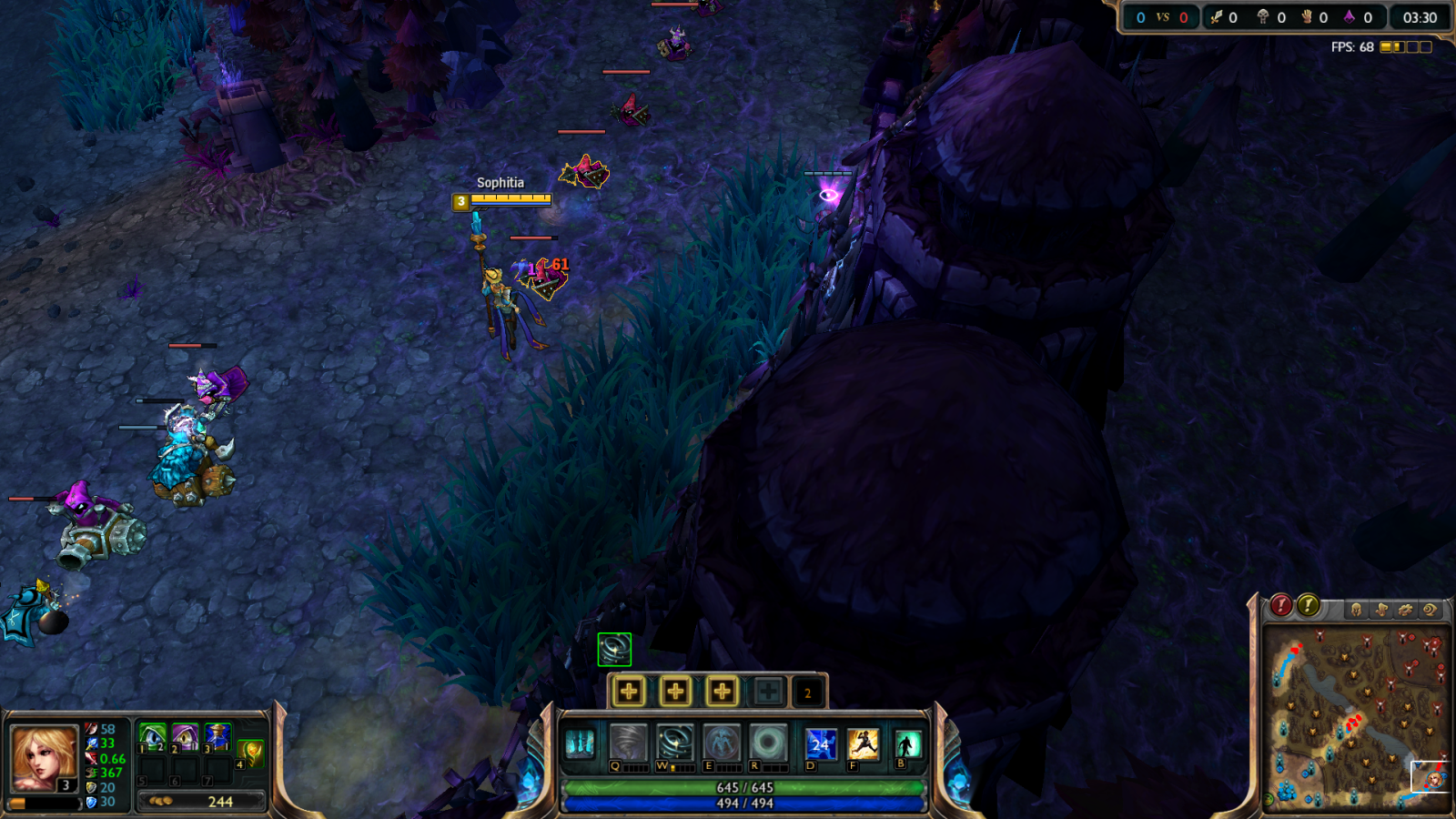The height and width of the screenshot is (819, 1456).
Task: Activate the red exclamation ping button
Action: [x=1280, y=605]
